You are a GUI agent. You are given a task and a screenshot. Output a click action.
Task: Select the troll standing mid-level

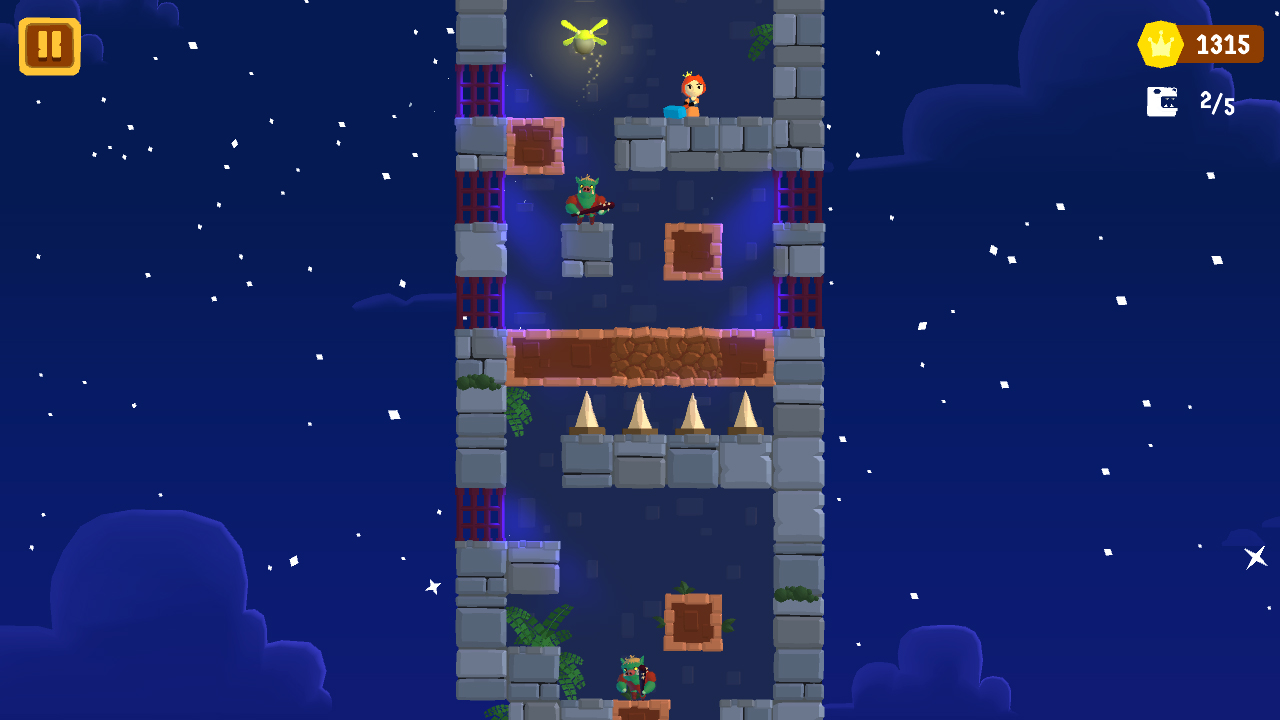(588, 200)
